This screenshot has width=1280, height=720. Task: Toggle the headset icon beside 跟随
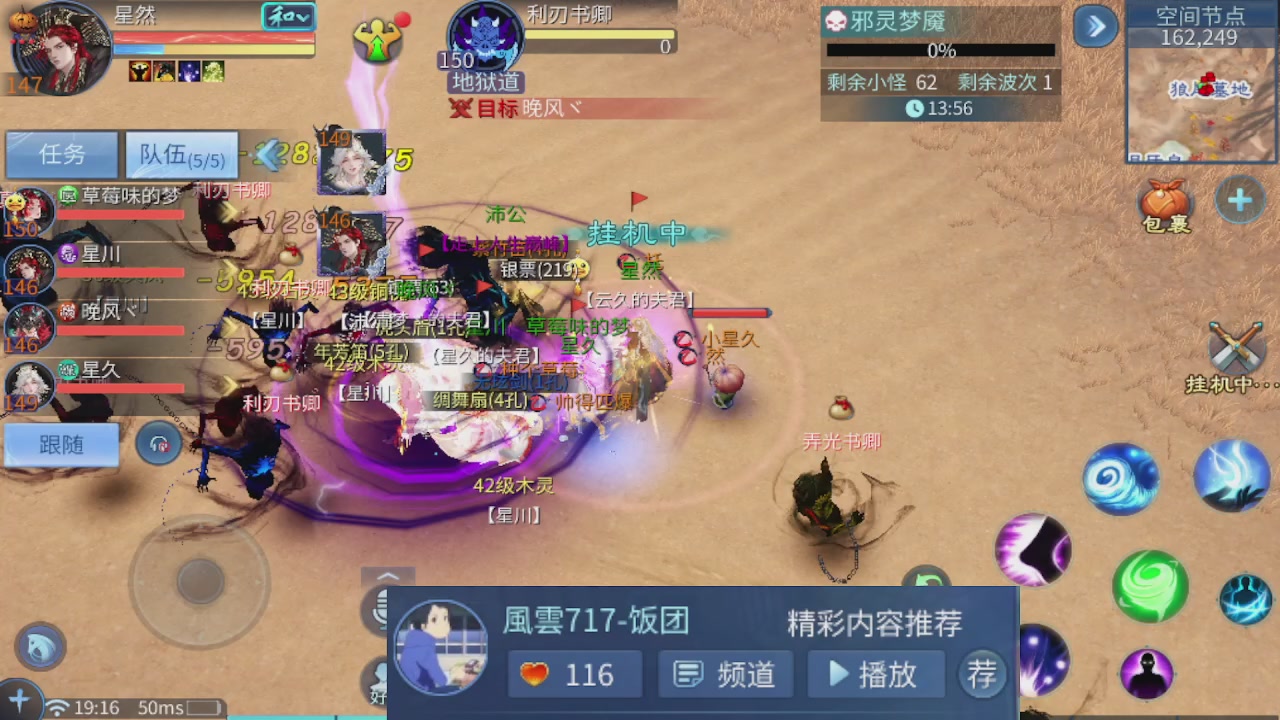point(157,444)
